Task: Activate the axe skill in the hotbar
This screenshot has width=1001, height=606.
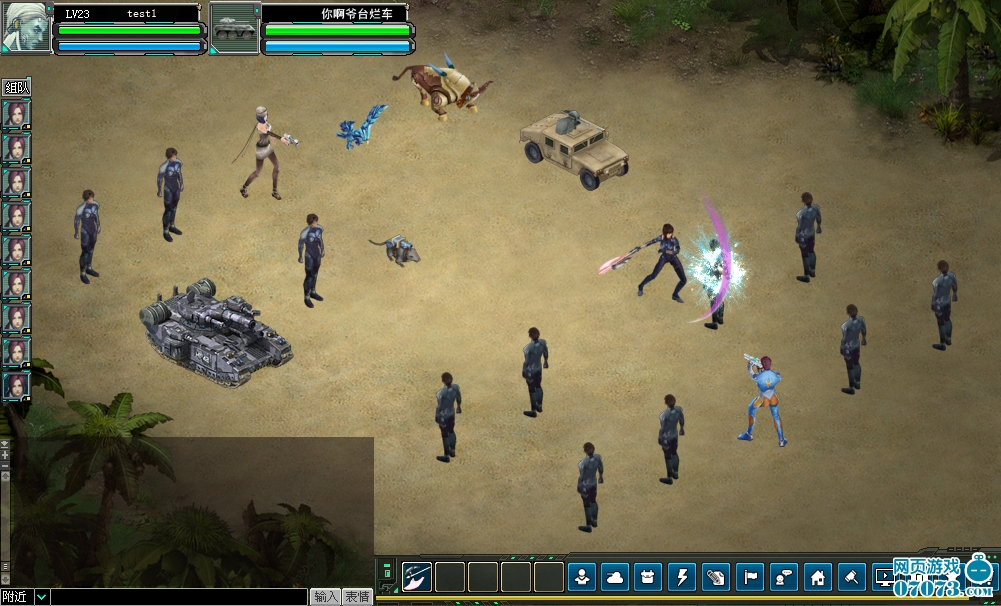Action: (417, 577)
